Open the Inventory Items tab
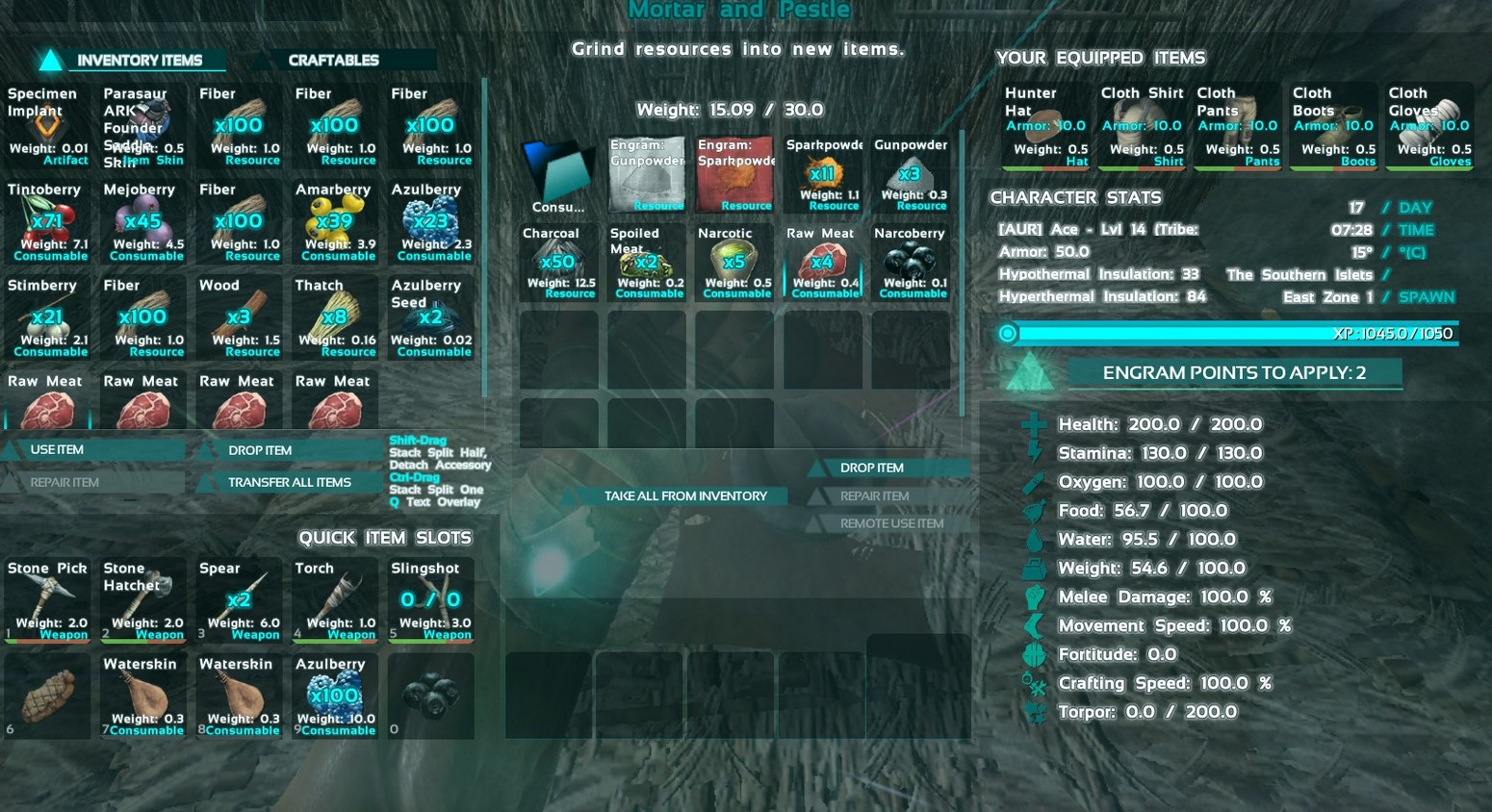The width and height of the screenshot is (1492, 812). click(x=139, y=60)
